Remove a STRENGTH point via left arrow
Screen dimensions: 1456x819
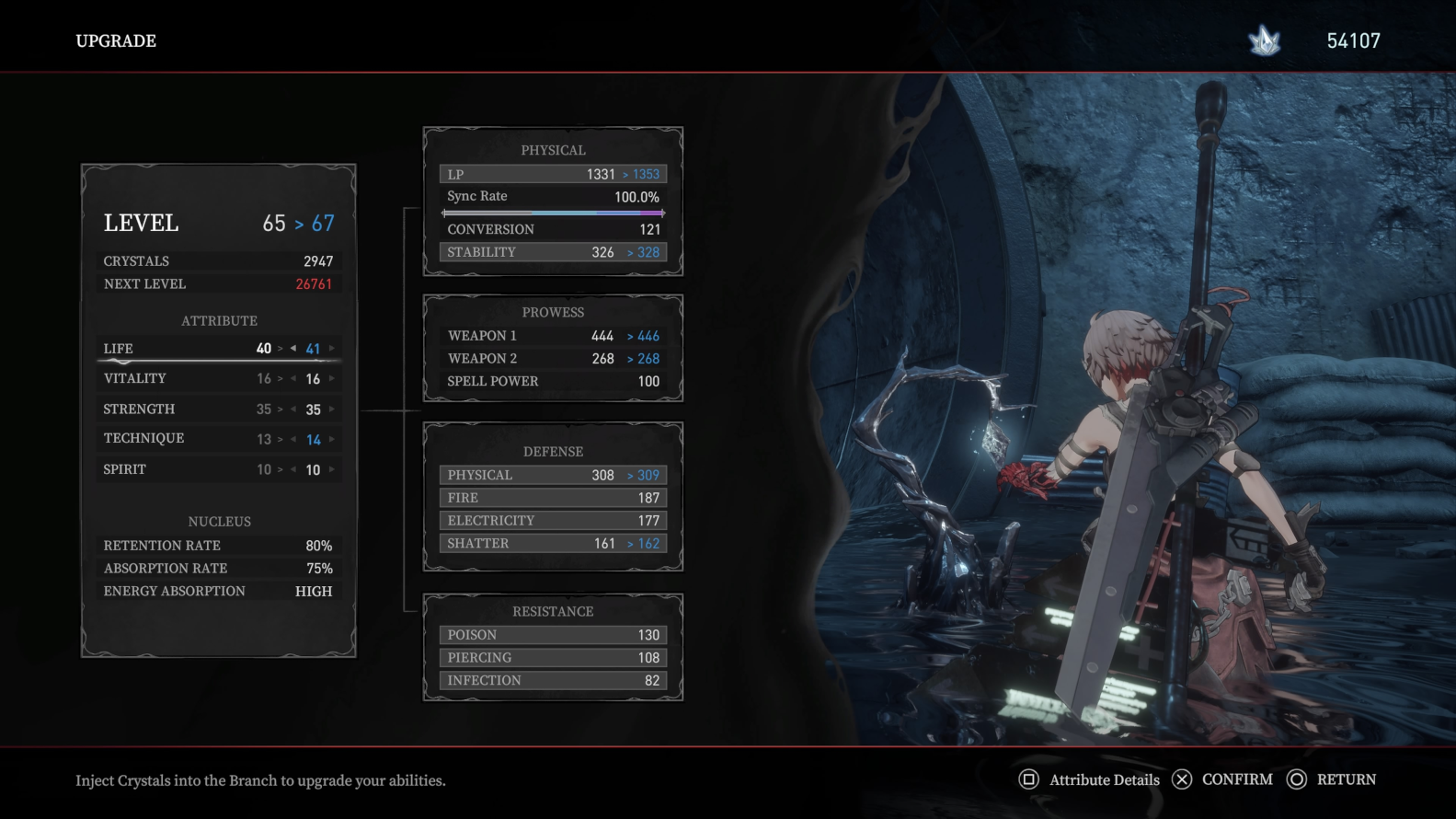click(293, 409)
